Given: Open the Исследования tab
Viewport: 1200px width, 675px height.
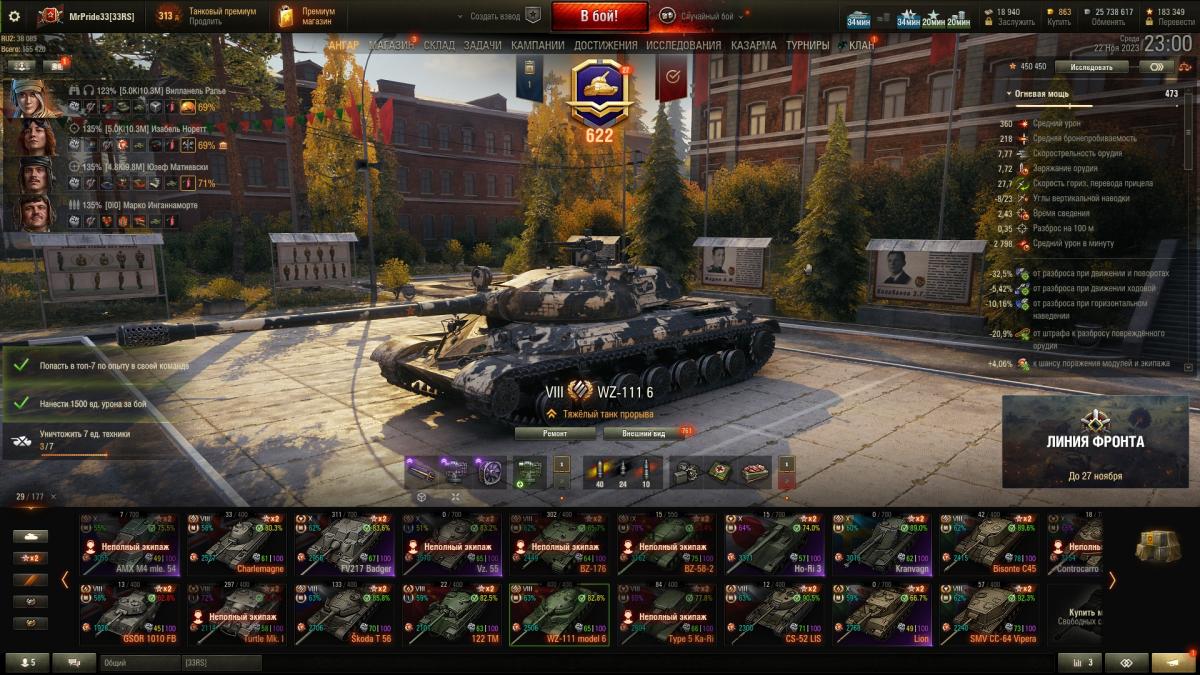Looking at the screenshot, I should (683, 46).
